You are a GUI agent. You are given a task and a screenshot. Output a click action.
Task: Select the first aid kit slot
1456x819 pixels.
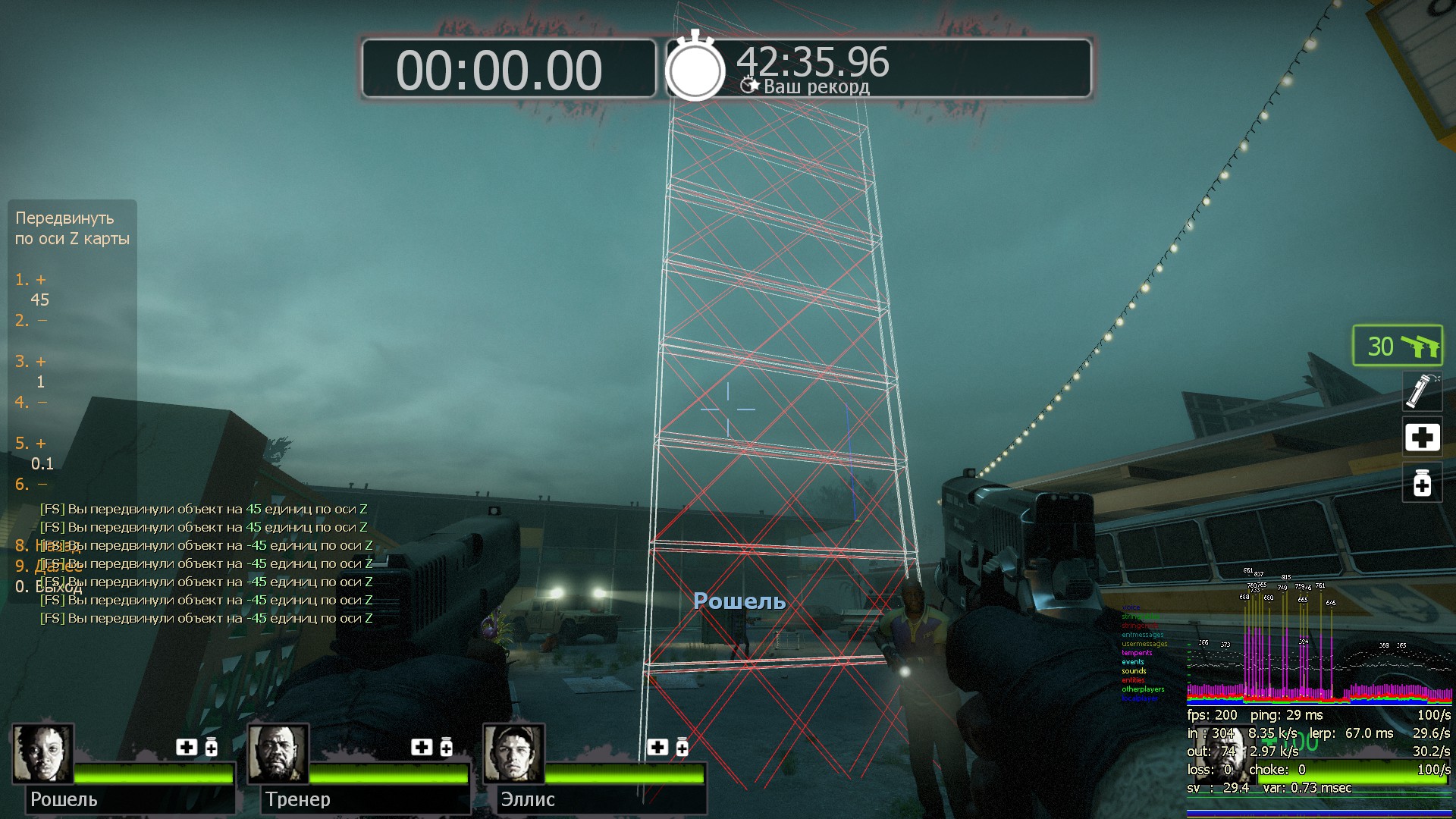[x=1422, y=437]
